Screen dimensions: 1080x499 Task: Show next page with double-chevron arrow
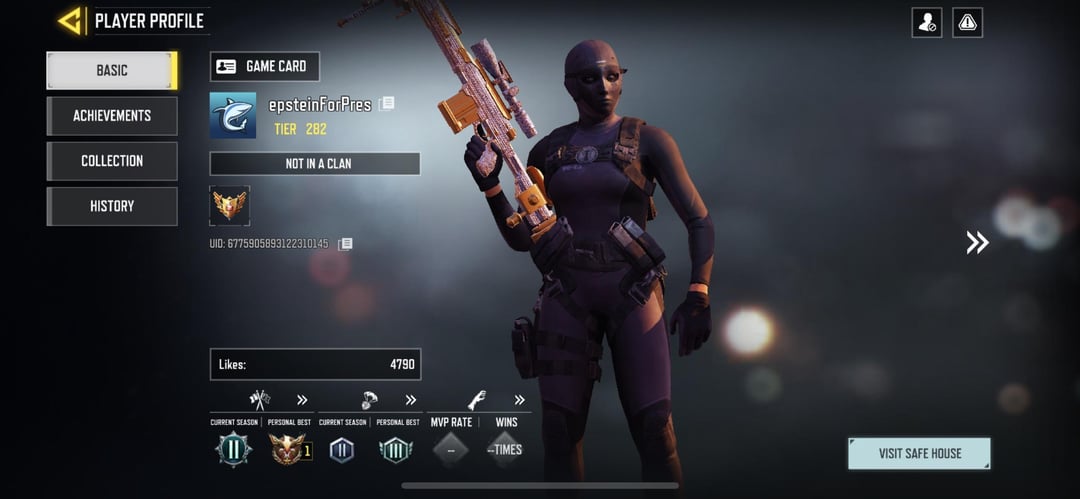coord(977,242)
